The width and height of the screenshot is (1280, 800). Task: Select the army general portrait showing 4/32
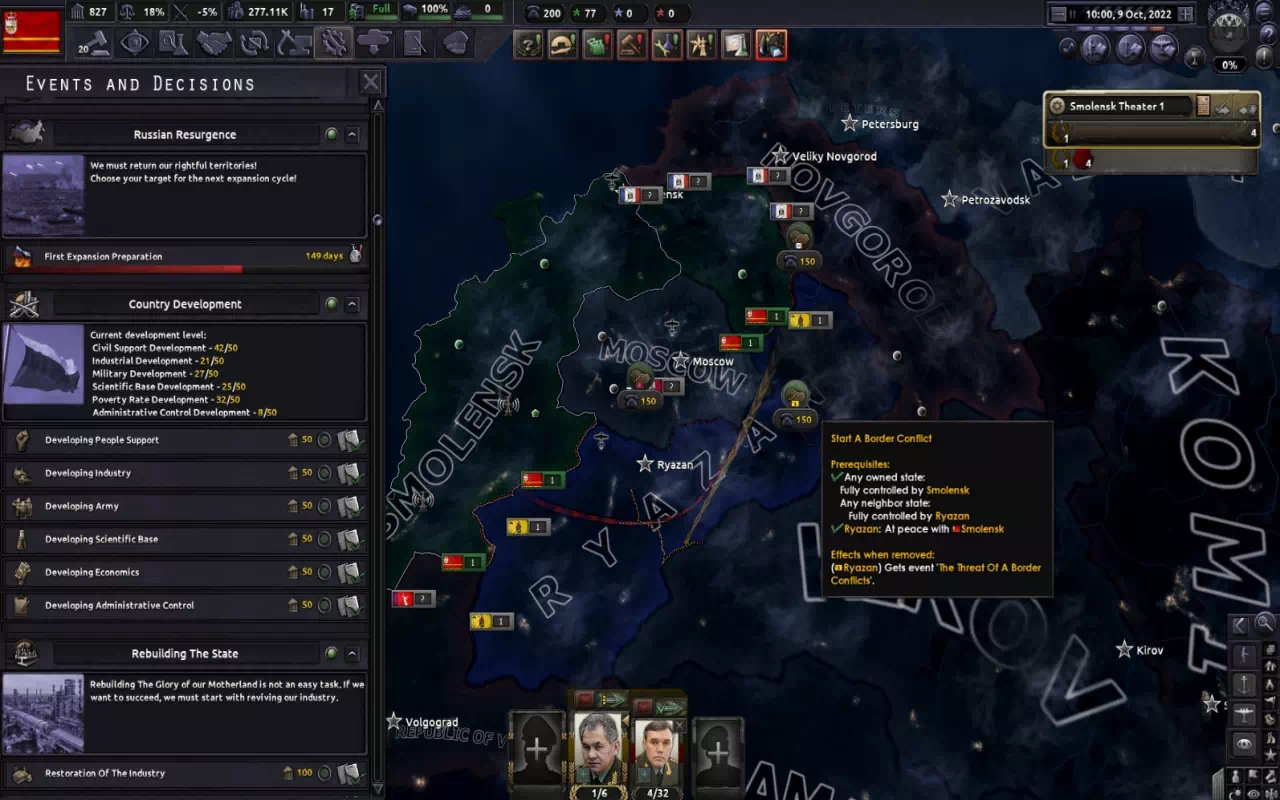pyautogui.click(x=658, y=748)
